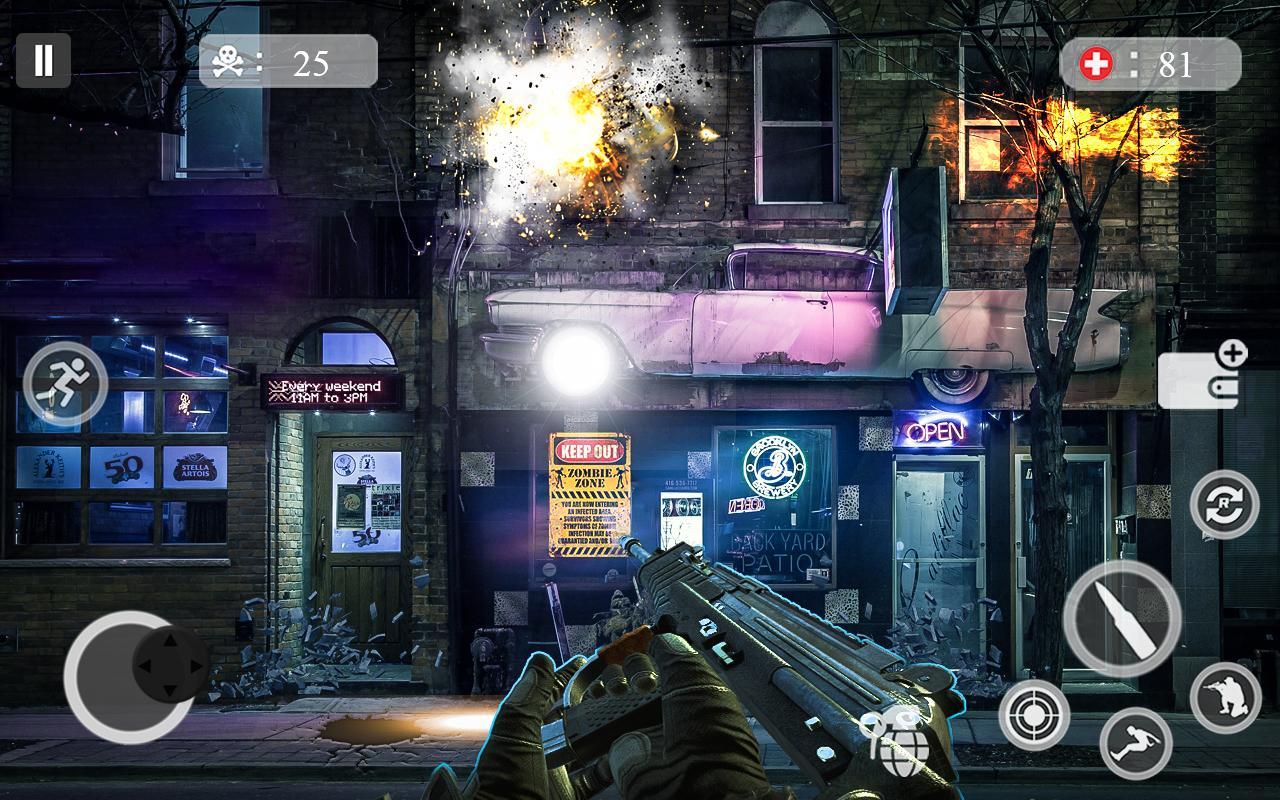Fire using the bullet button
The image size is (1280, 800).
[x=1122, y=618]
